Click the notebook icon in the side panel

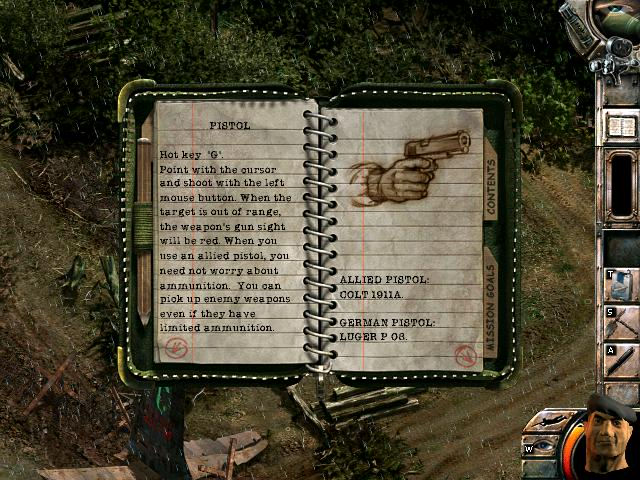click(x=621, y=126)
